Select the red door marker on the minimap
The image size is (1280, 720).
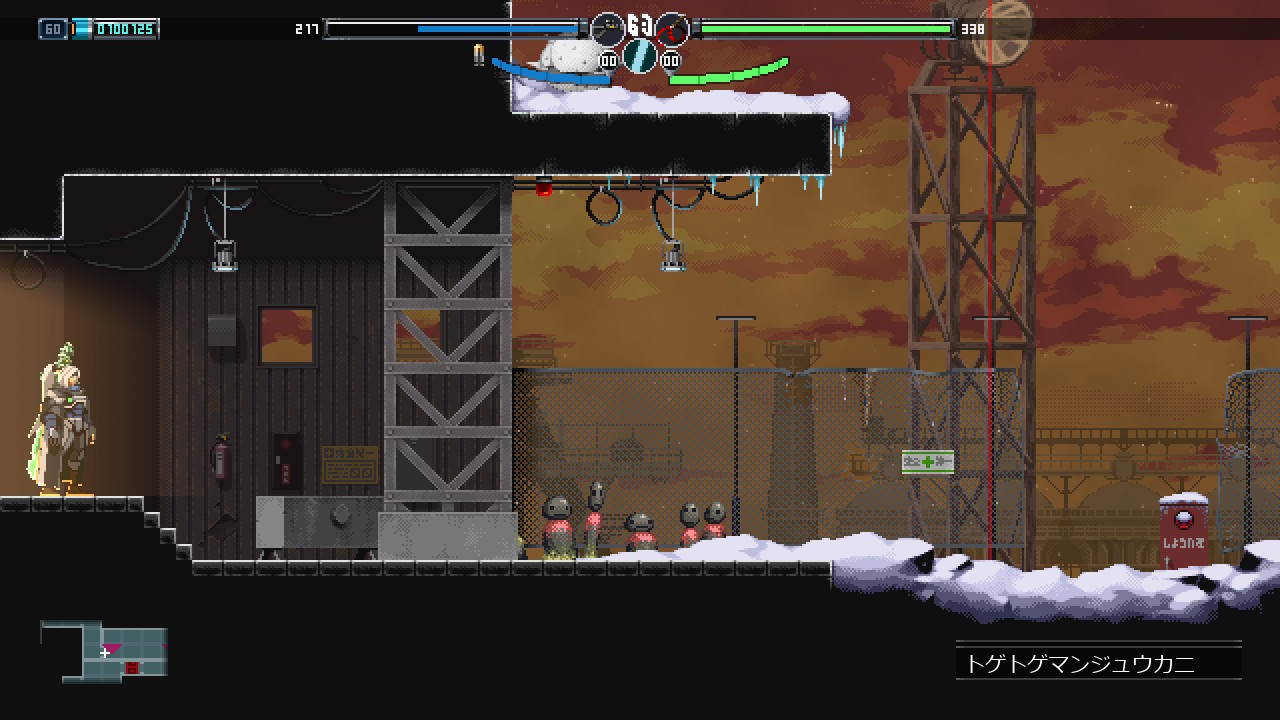pyautogui.click(x=131, y=667)
